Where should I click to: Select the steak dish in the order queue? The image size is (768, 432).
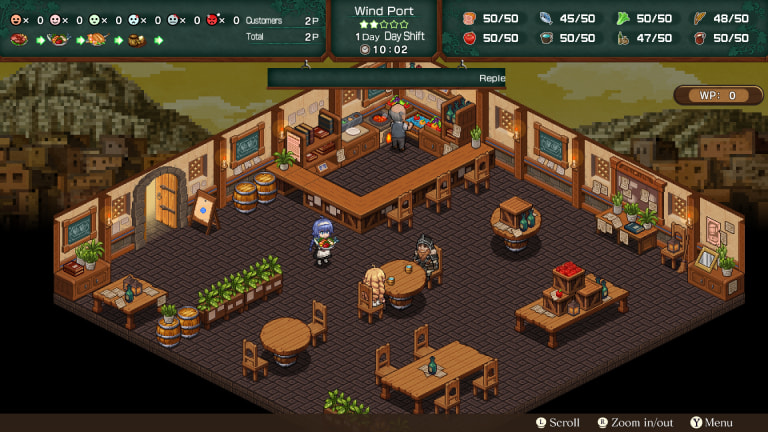click(19, 40)
